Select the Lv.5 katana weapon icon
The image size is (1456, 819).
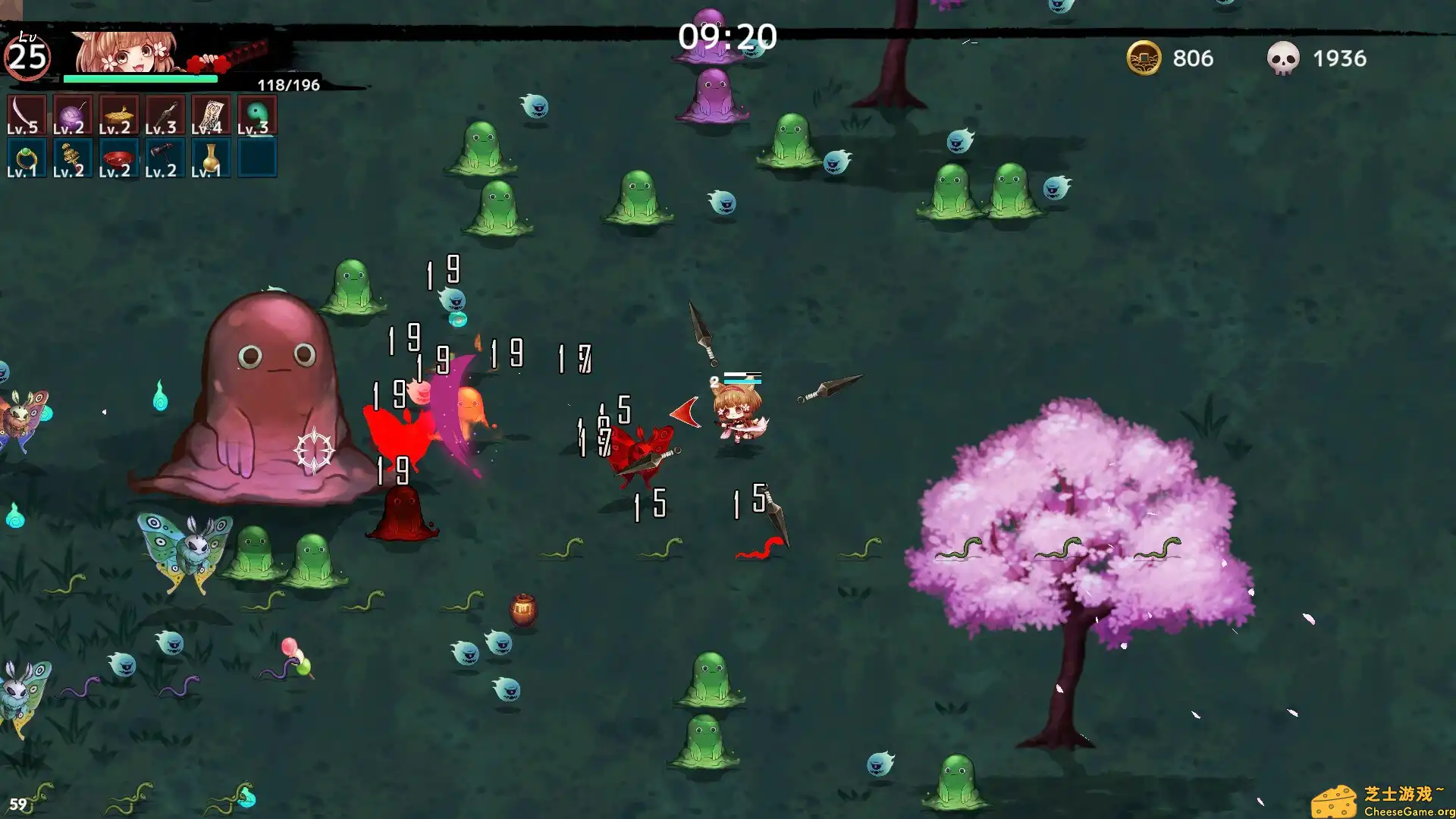[27, 114]
